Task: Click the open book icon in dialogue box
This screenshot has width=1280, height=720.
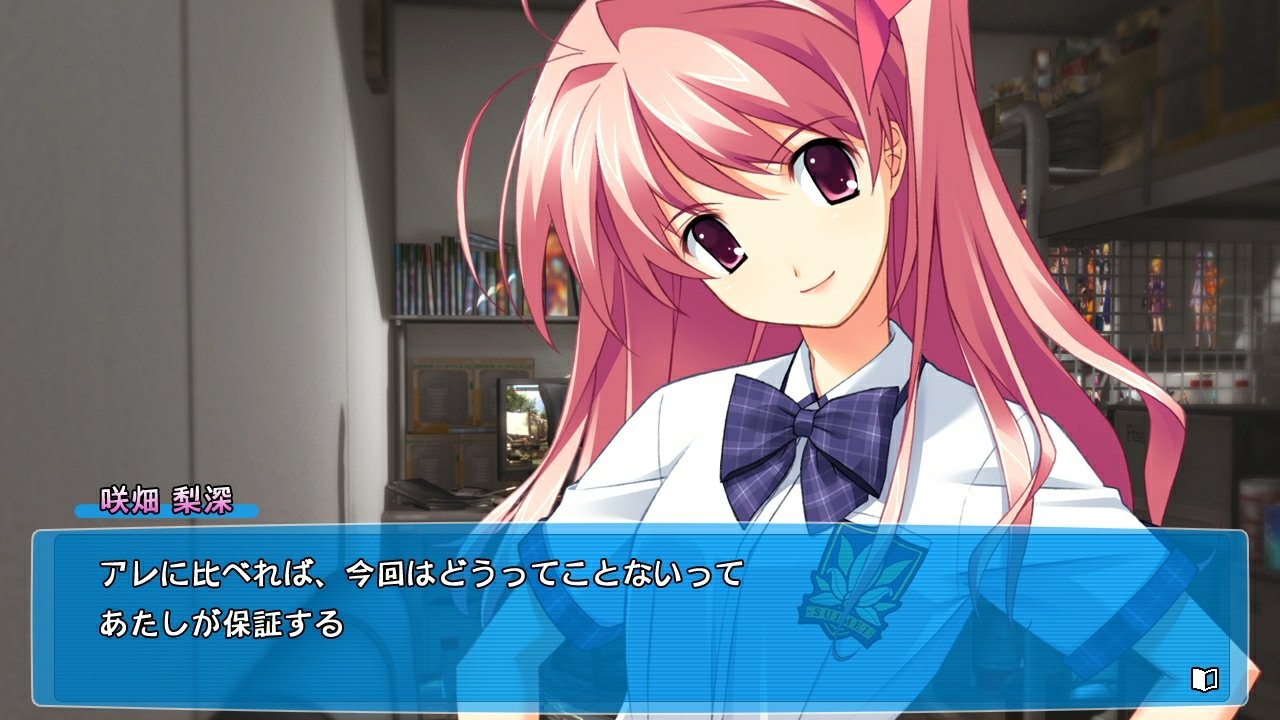Action: click(x=1204, y=680)
